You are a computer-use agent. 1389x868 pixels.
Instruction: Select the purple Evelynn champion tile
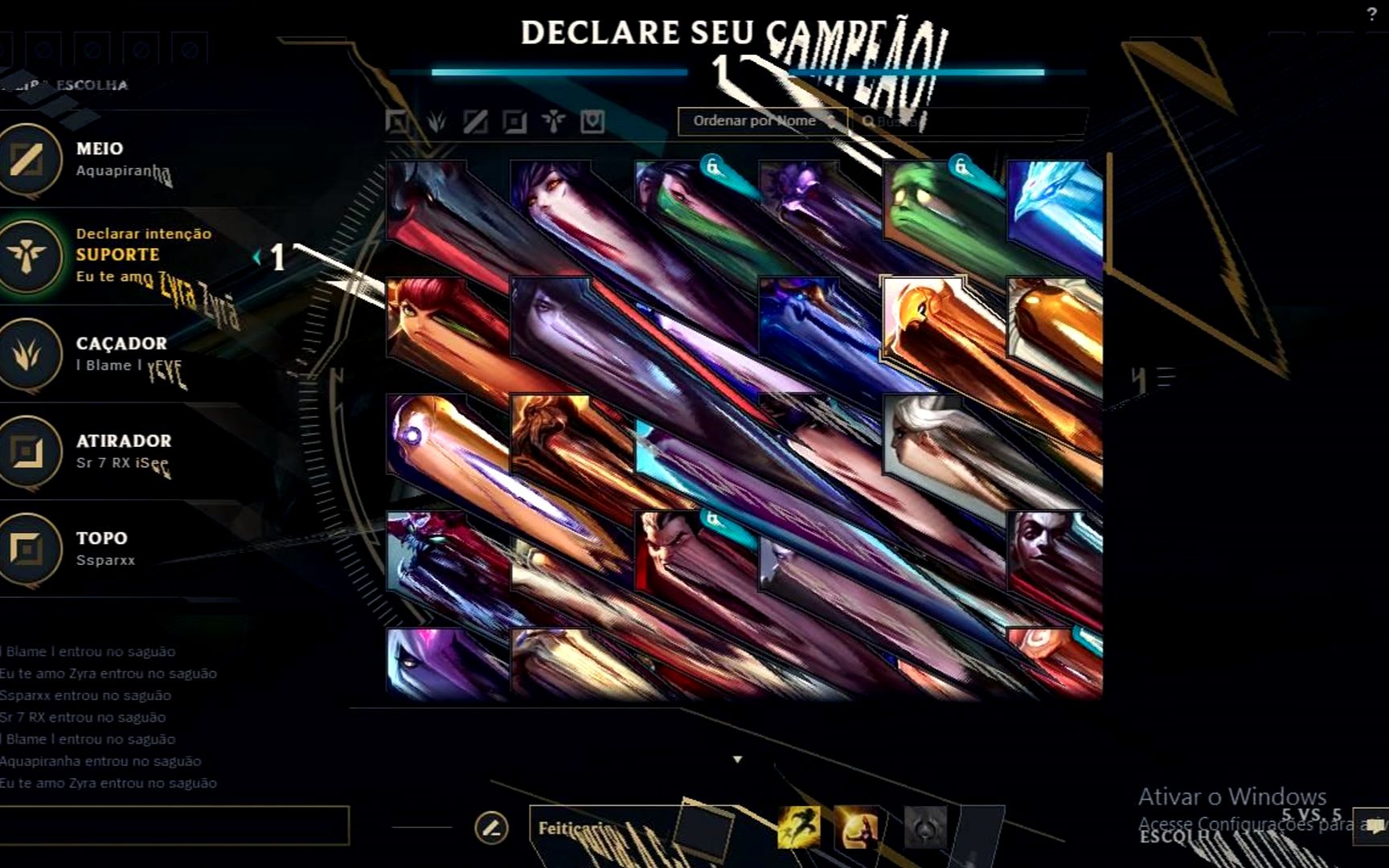(427, 663)
